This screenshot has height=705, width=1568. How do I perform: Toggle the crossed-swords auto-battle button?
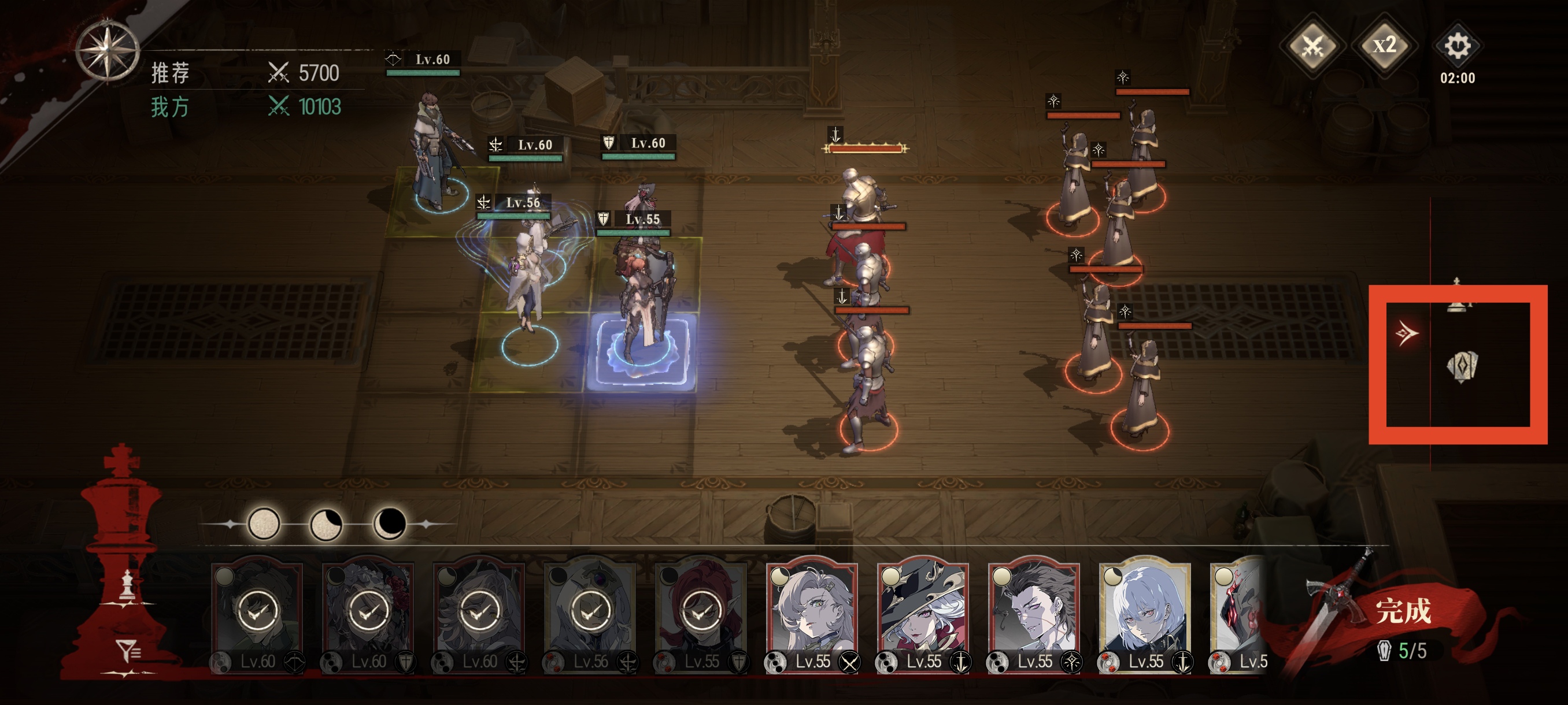(1312, 46)
